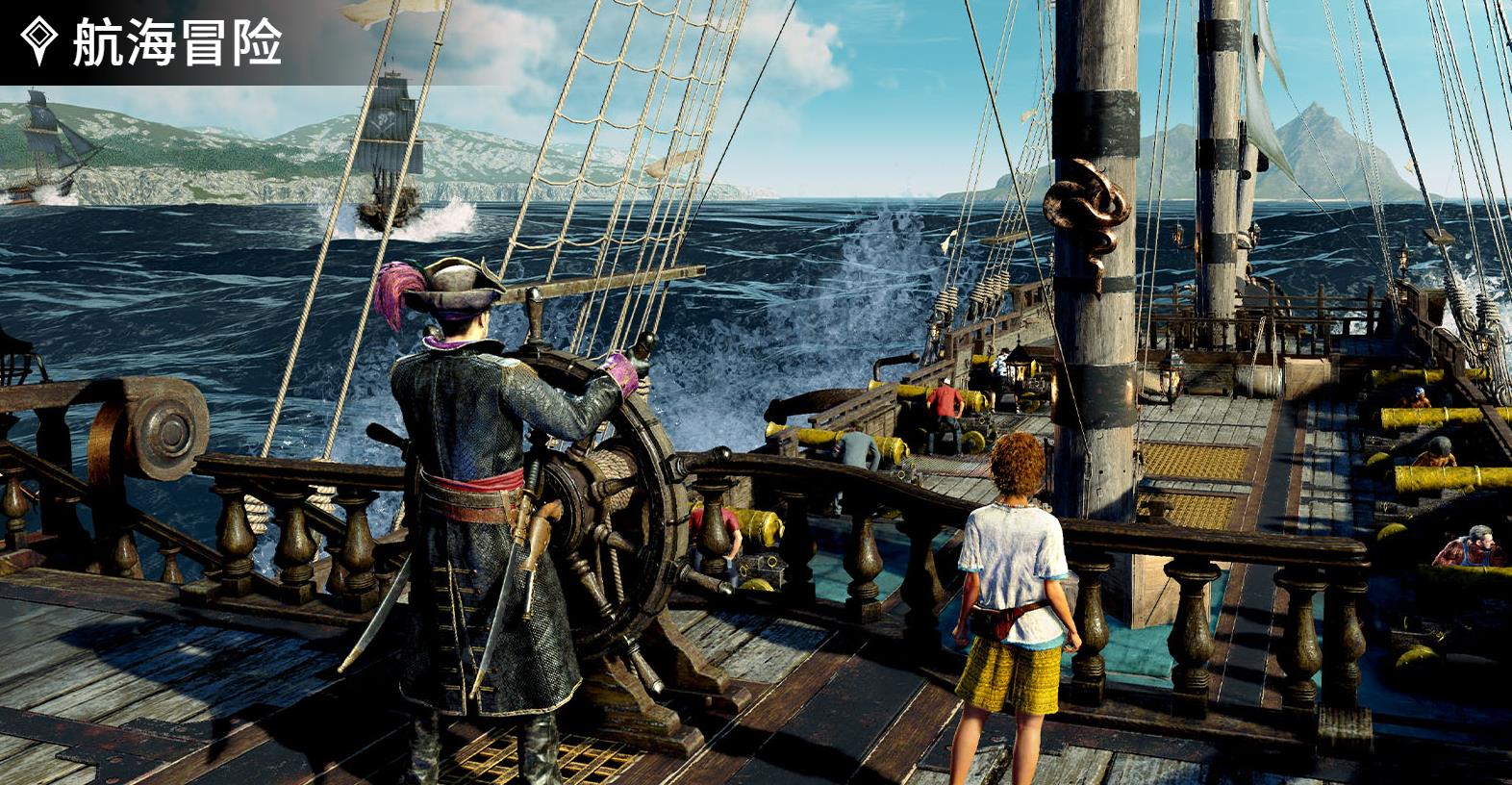Click the 航海冒险 category label
Screen dimensions: 1512x785
(176, 43)
